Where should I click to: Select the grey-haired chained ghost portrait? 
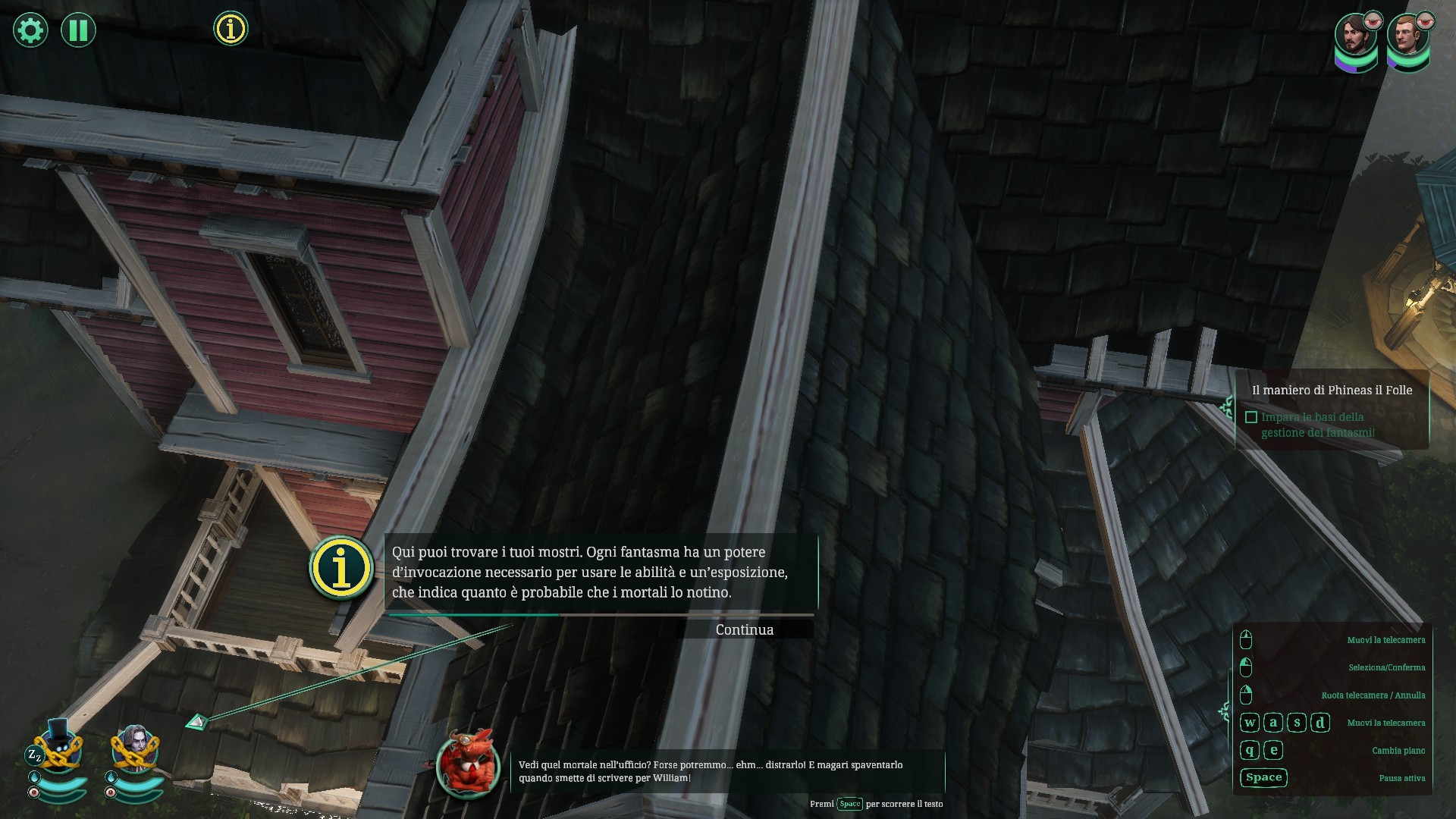(x=136, y=748)
